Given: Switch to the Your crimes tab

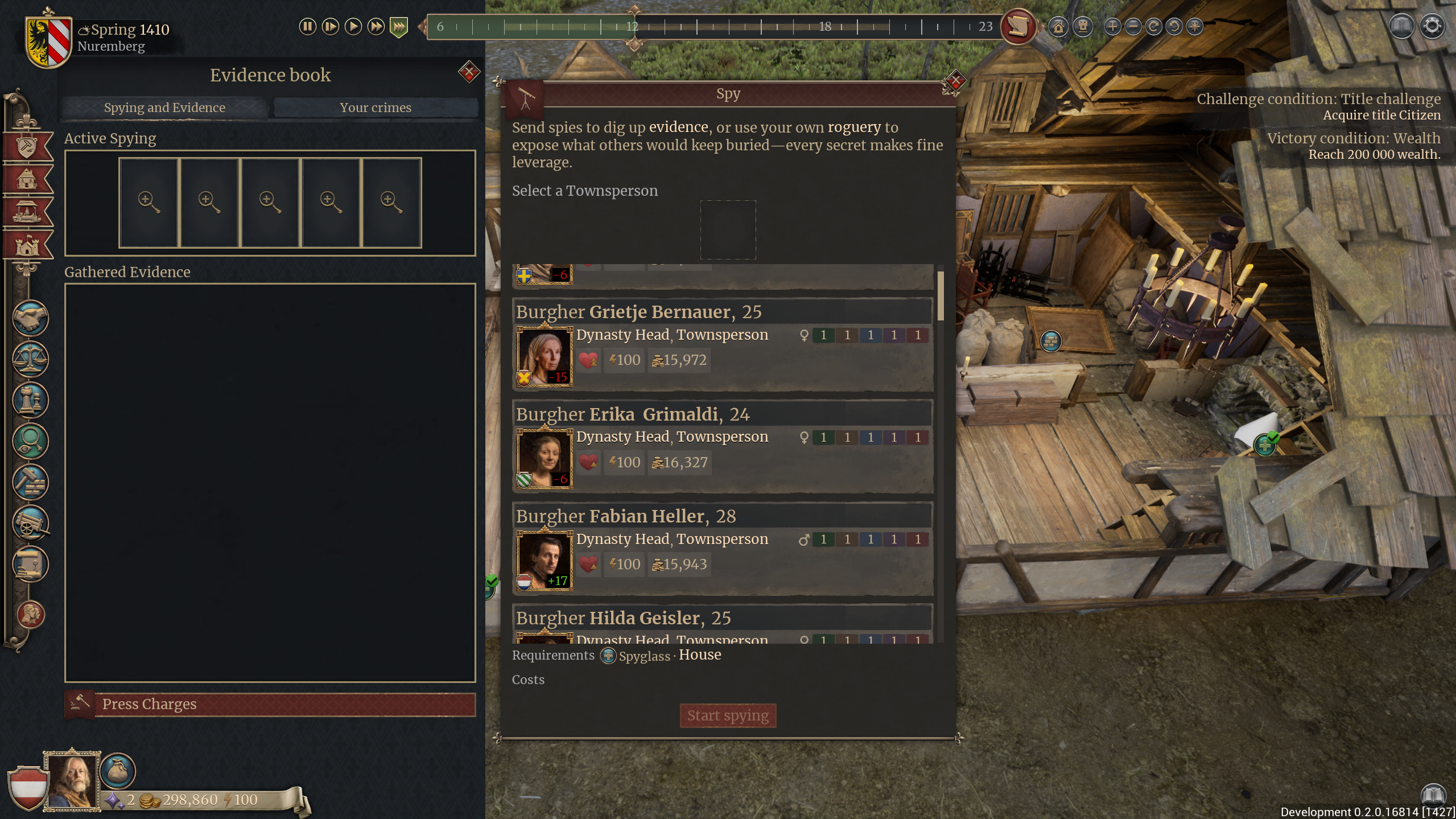Looking at the screenshot, I should (375, 107).
